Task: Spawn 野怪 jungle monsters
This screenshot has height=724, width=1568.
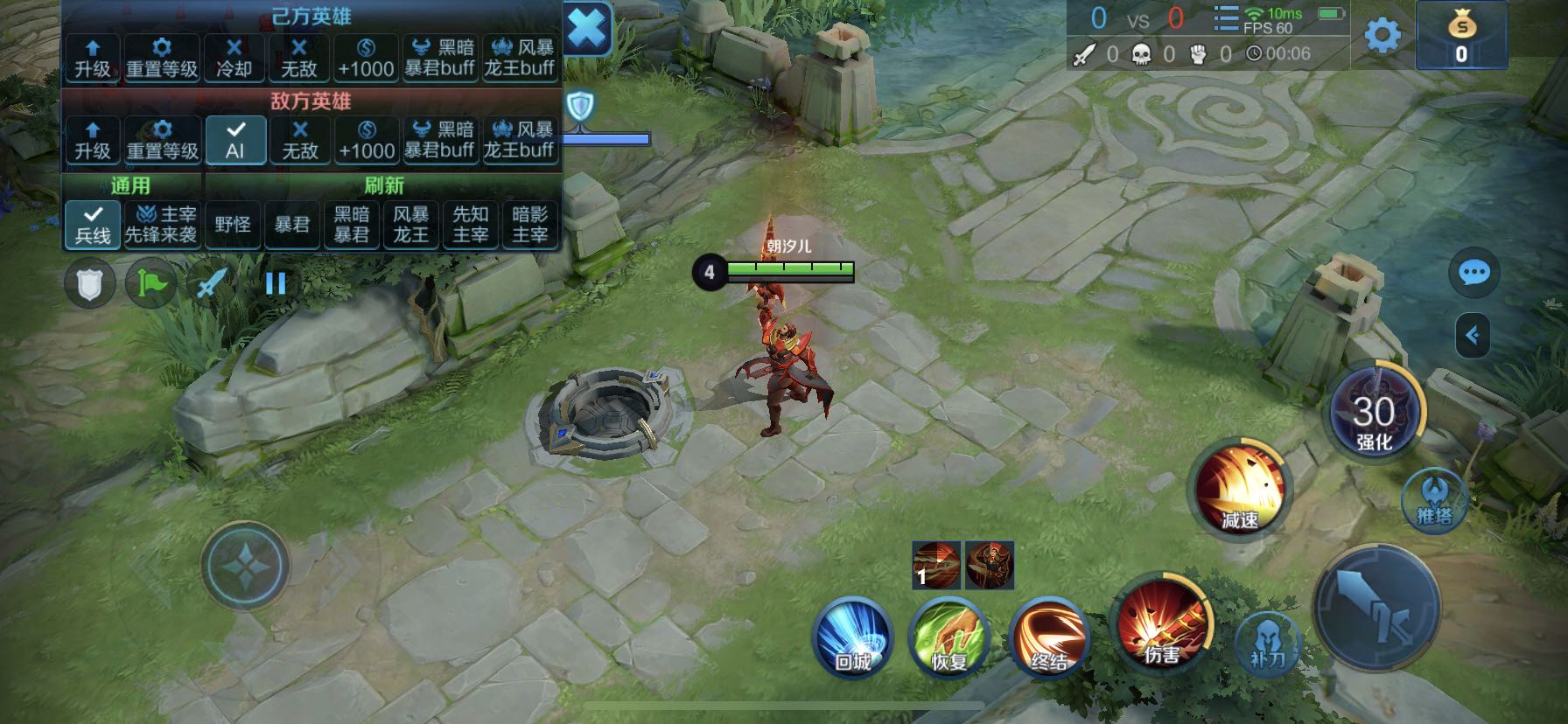Action: 233,224
